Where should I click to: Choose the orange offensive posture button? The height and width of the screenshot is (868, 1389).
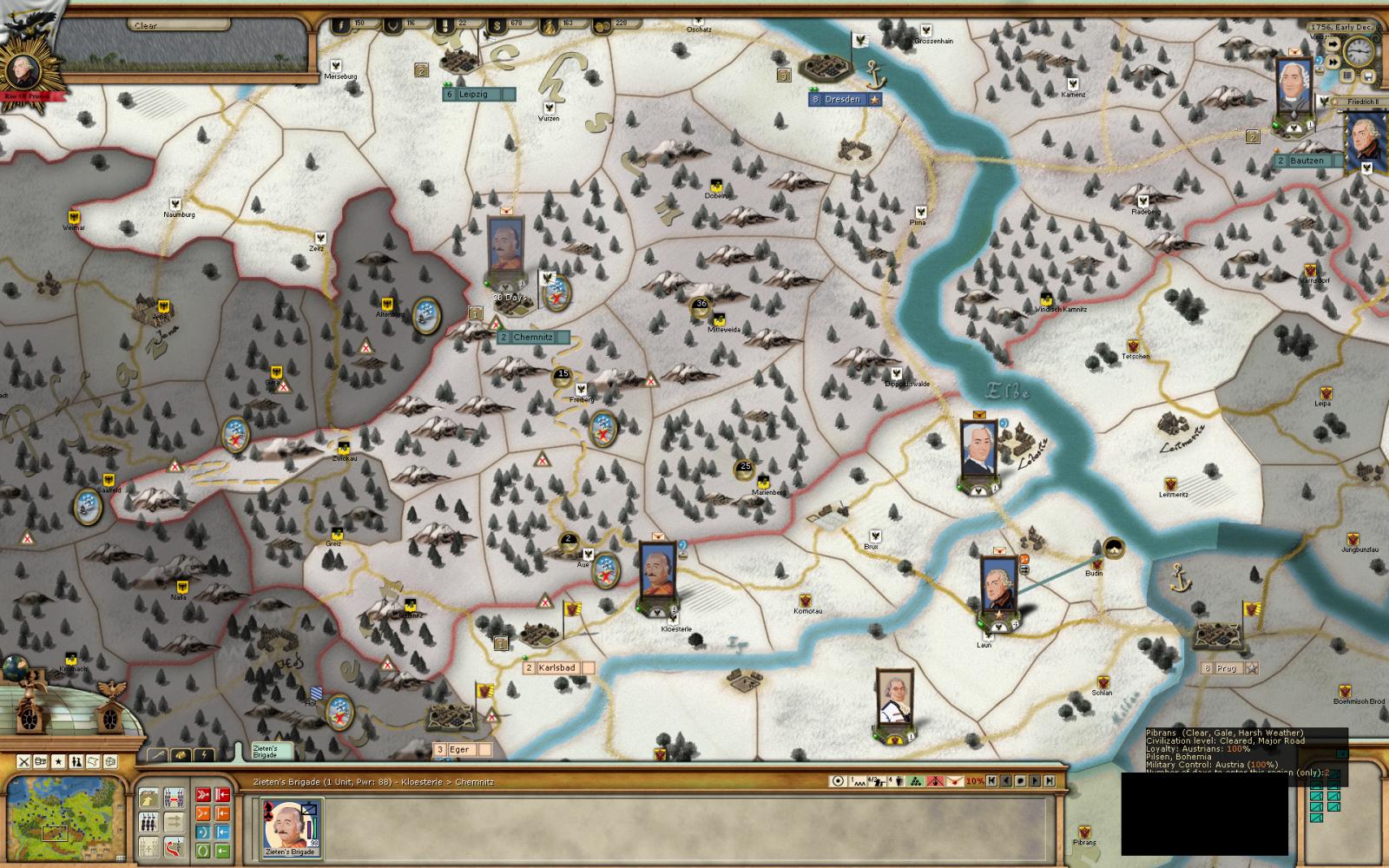(202, 813)
